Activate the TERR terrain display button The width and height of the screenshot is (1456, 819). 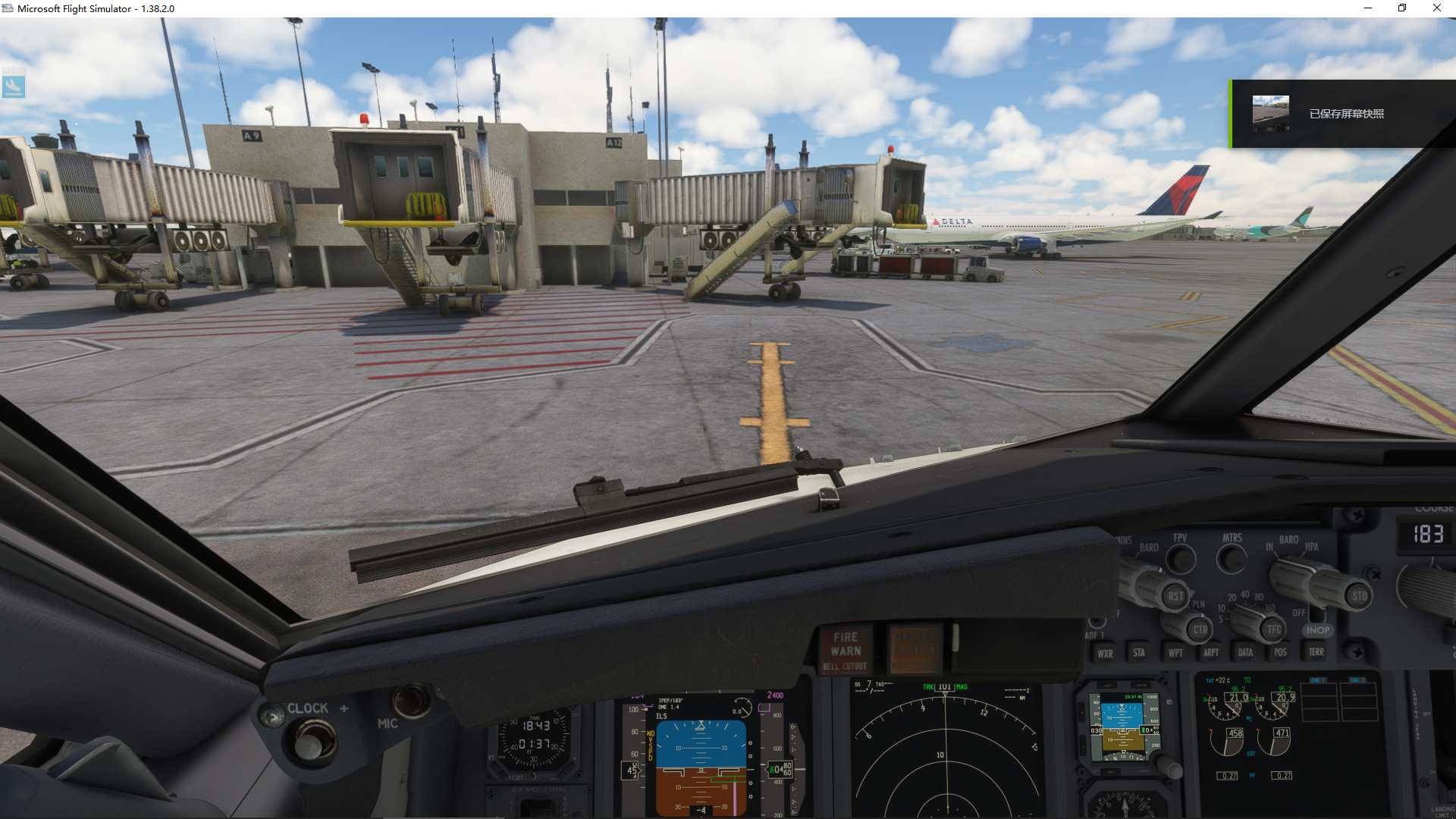point(1316,652)
